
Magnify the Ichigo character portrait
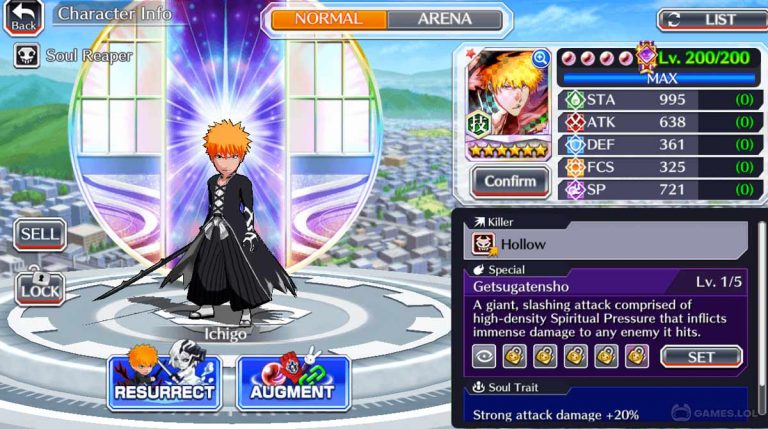[541, 59]
